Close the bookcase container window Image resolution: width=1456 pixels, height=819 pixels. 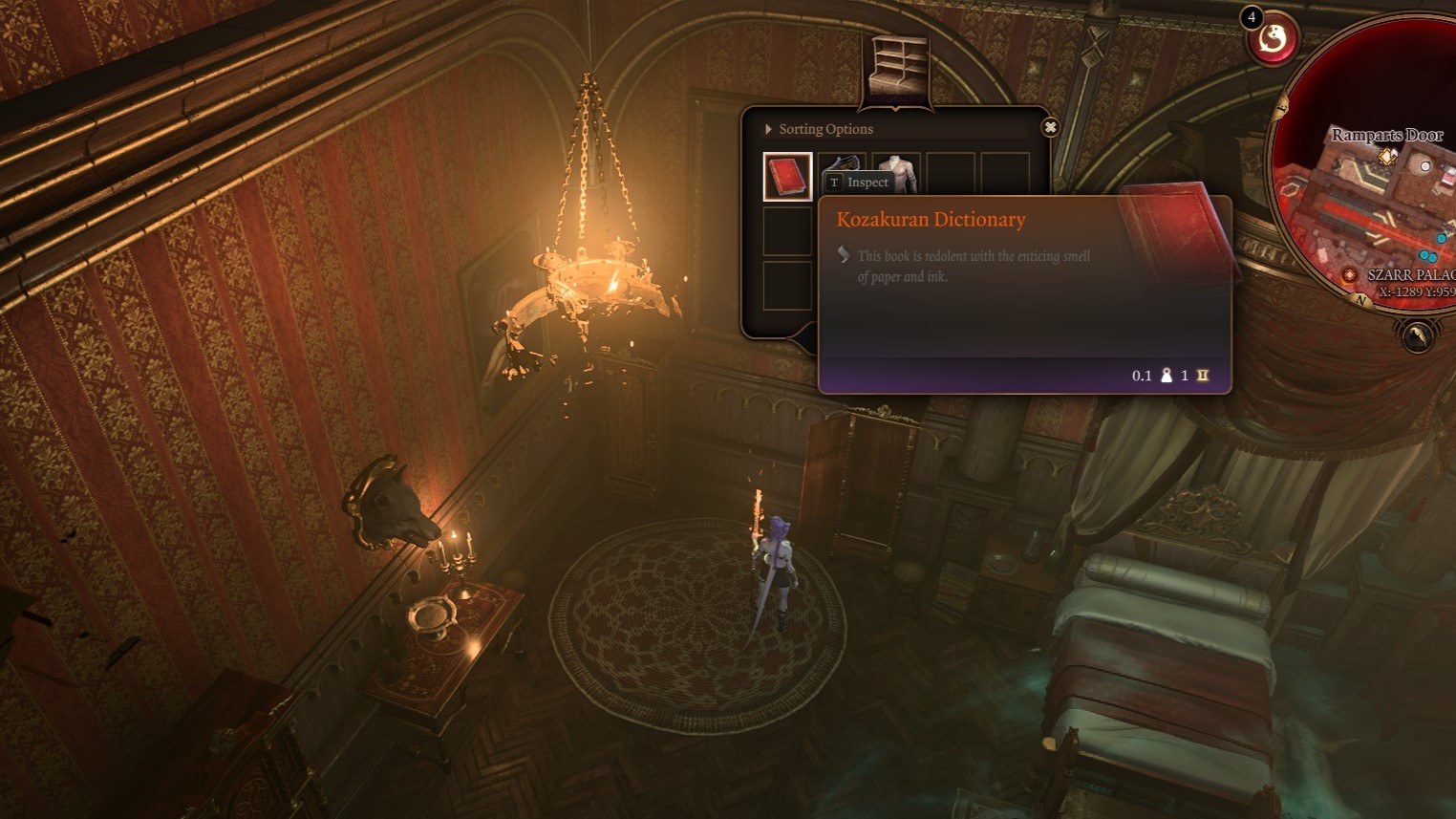(1051, 127)
